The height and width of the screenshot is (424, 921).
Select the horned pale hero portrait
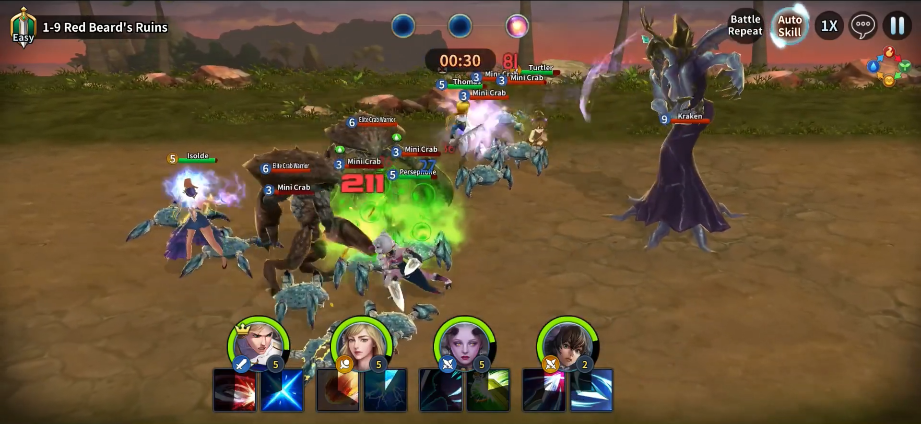click(464, 343)
